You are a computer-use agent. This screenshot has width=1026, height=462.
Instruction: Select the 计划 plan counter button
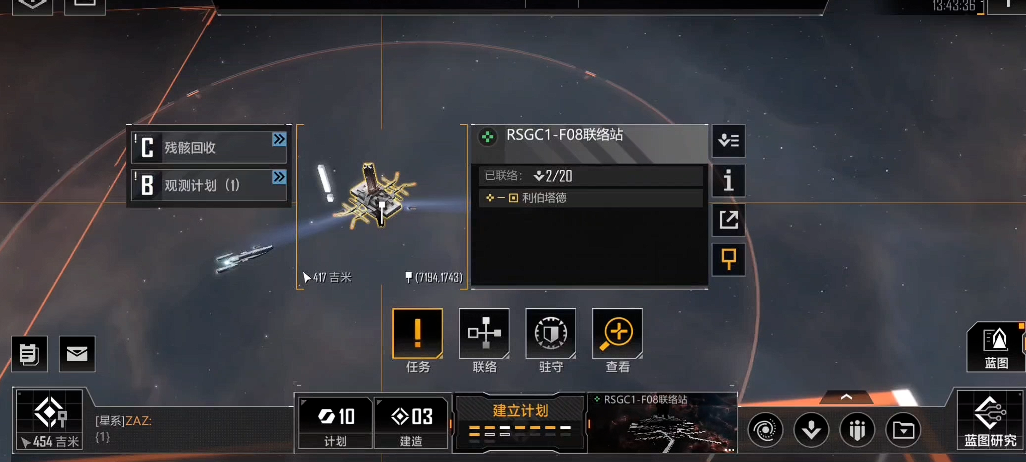[335, 422]
